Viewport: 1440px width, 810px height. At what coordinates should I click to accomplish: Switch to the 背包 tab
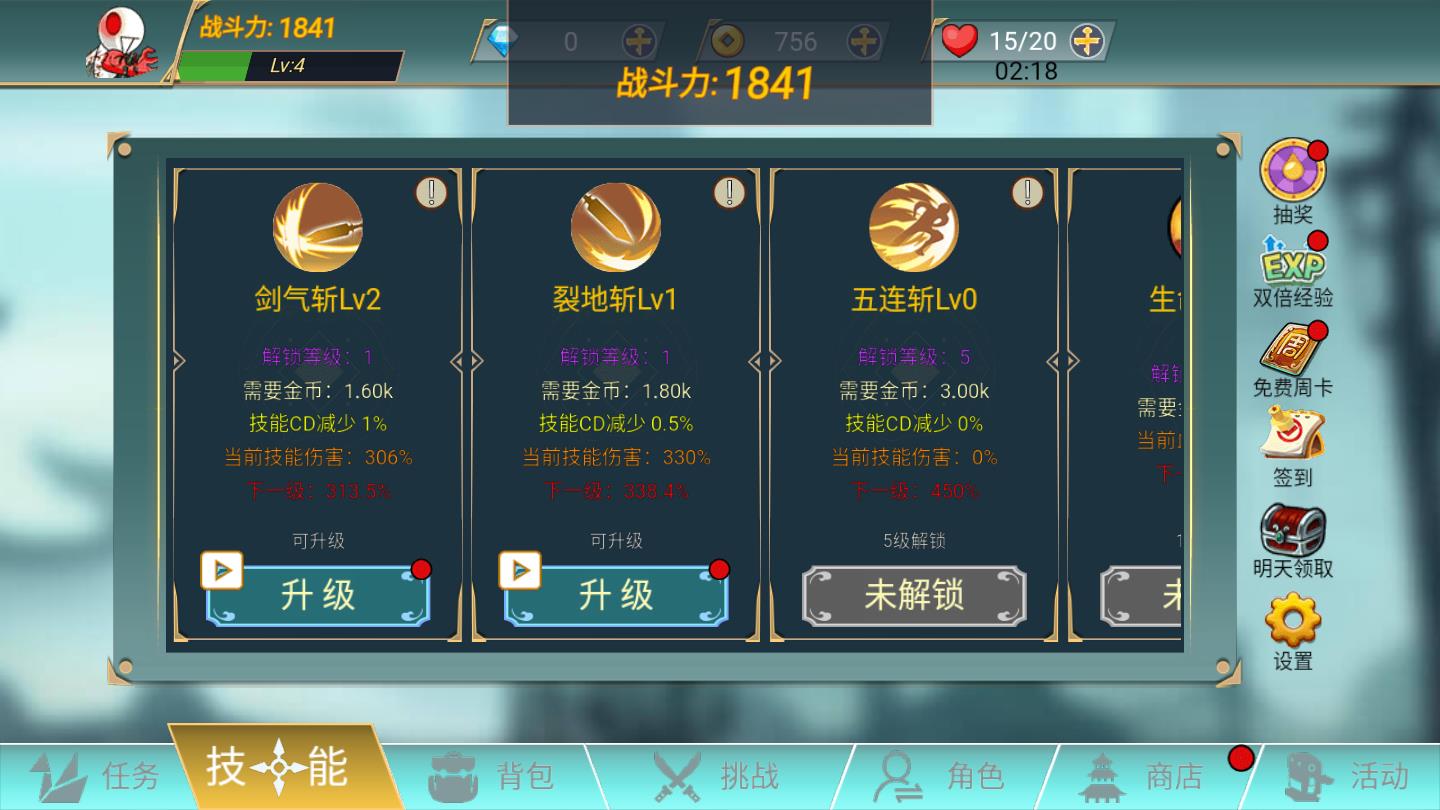click(x=500, y=773)
